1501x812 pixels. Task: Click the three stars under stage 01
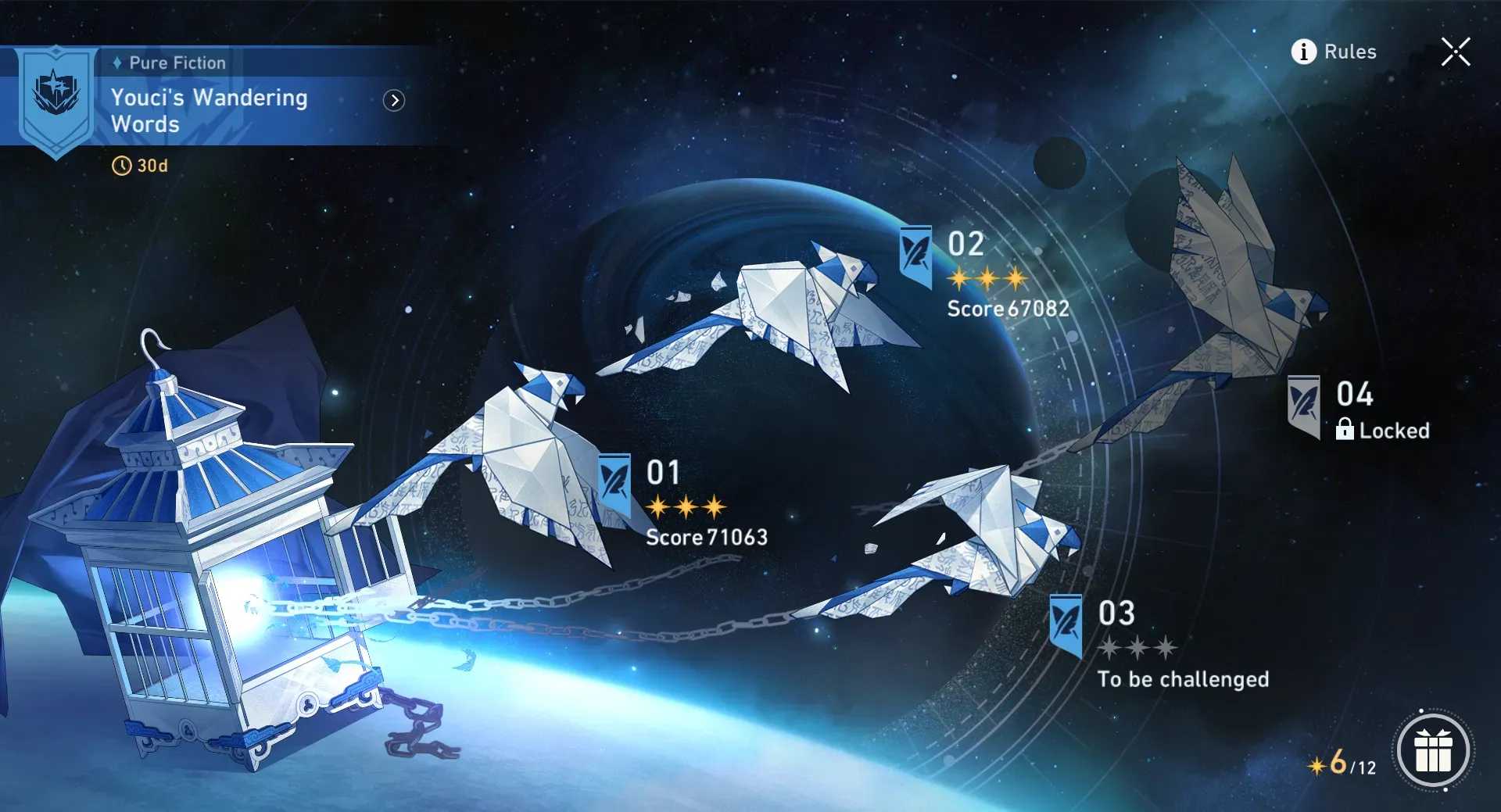pos(686,505)
